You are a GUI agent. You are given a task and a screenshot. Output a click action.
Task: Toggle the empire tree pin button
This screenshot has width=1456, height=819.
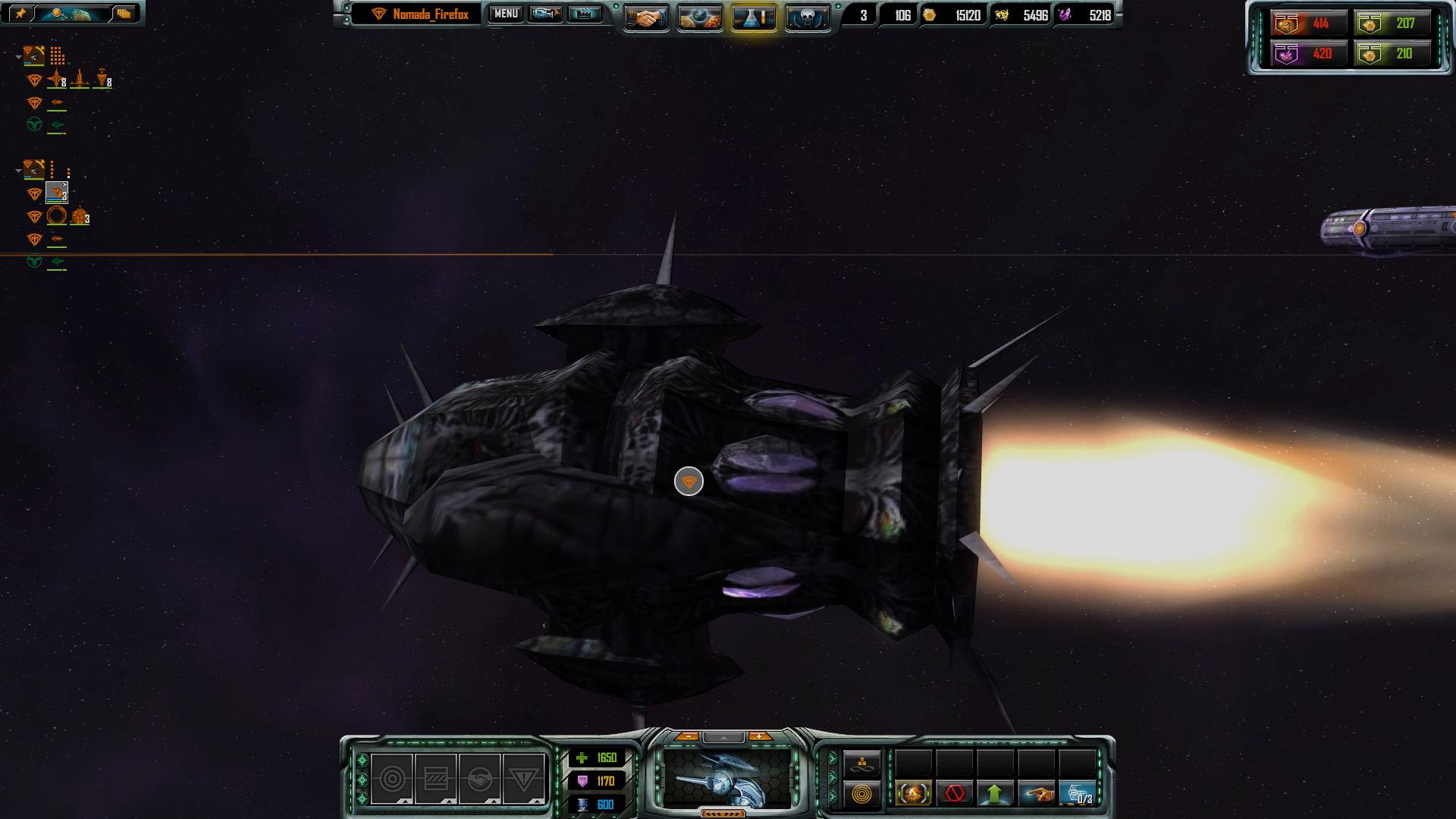[20, 13]
